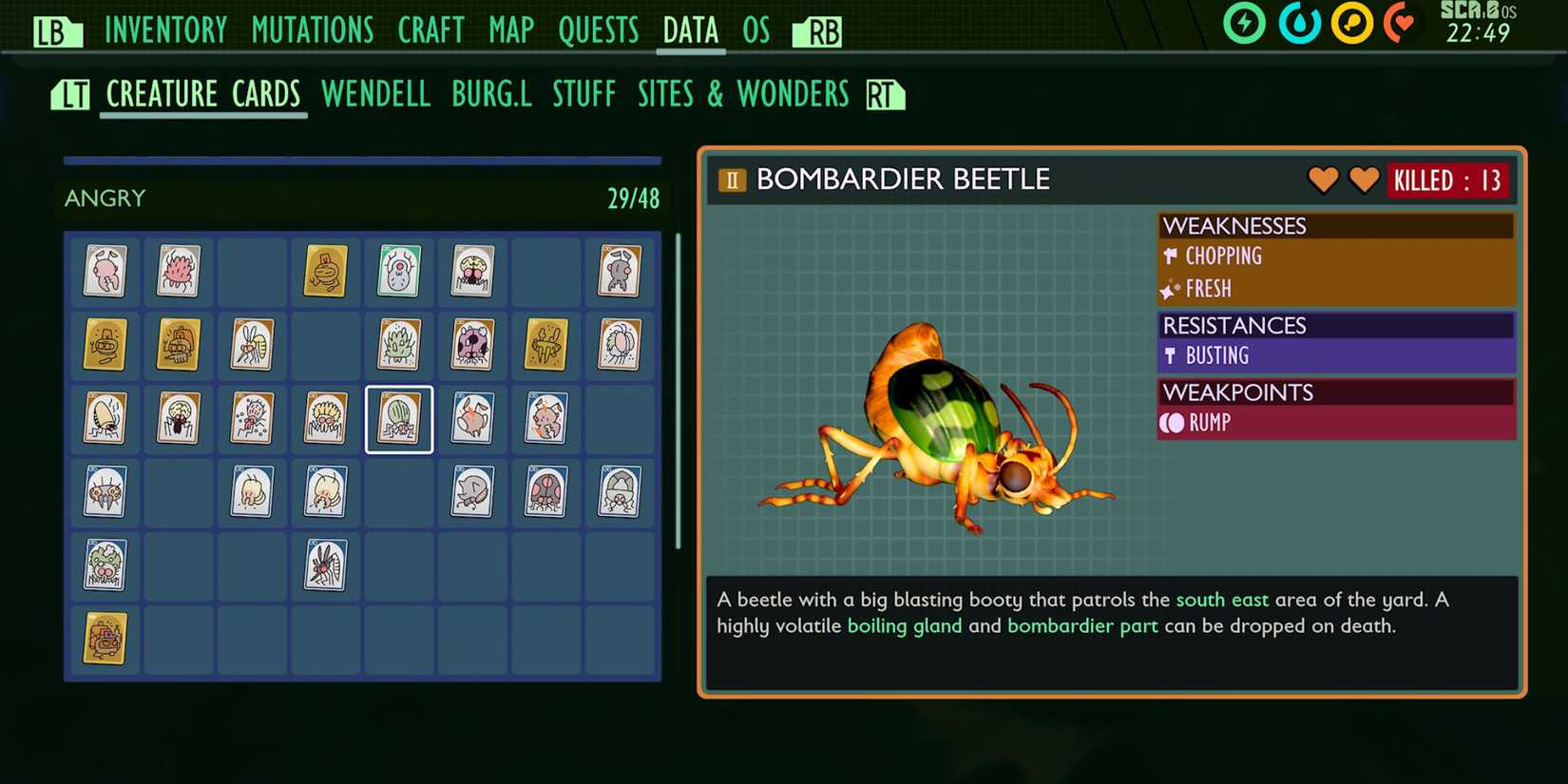Select the green beetle card in top row
1568x784 pixels.
click(x=398, y=271)
